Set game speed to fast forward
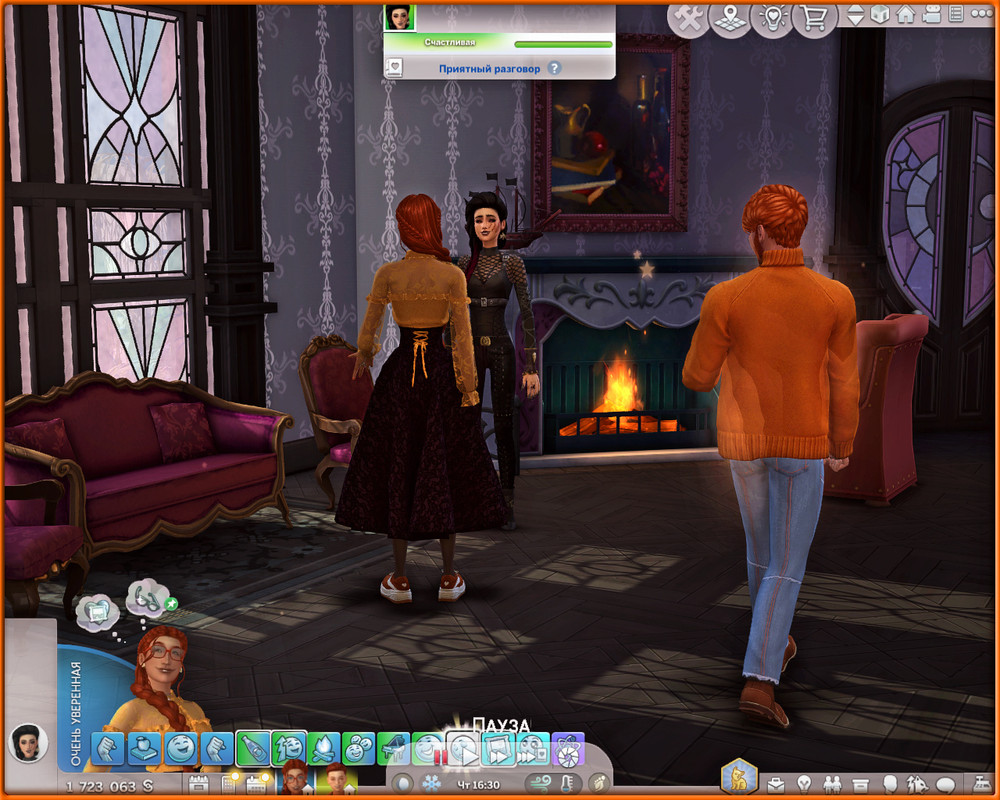1000x800 pixels. point(497,748)
